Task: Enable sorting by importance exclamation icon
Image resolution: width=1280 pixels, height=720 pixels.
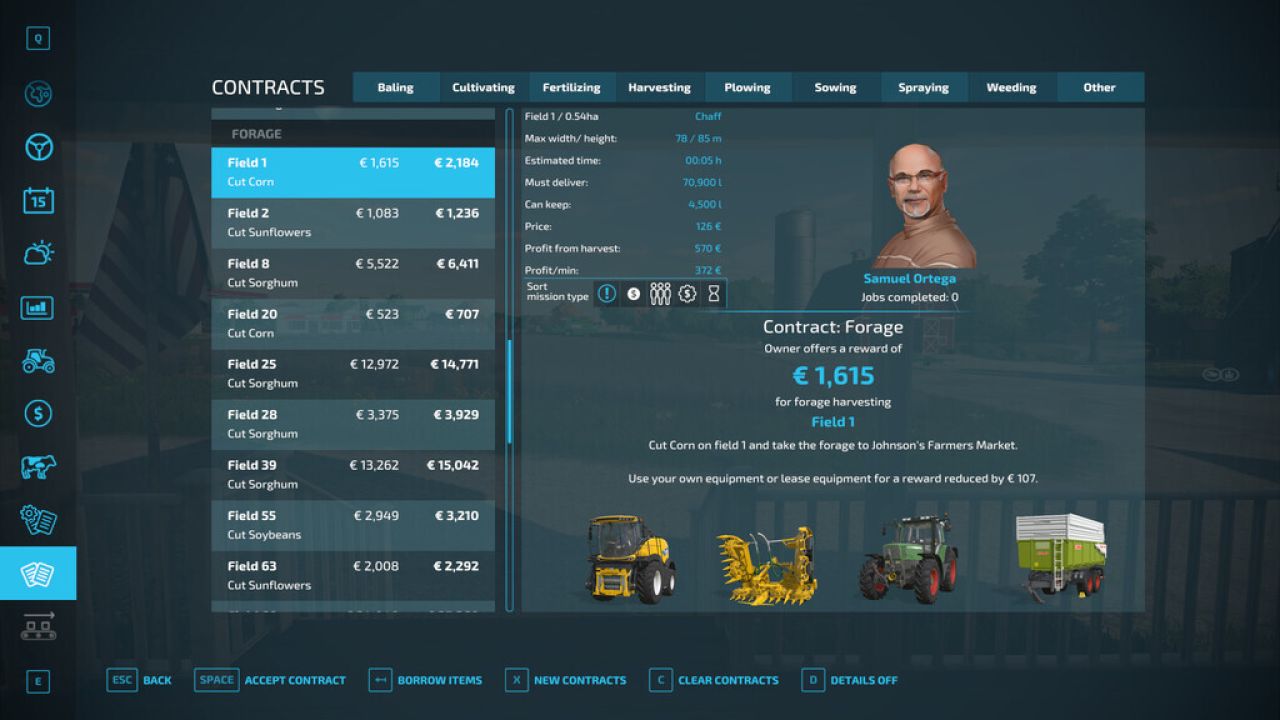Action: coord(606,293)
